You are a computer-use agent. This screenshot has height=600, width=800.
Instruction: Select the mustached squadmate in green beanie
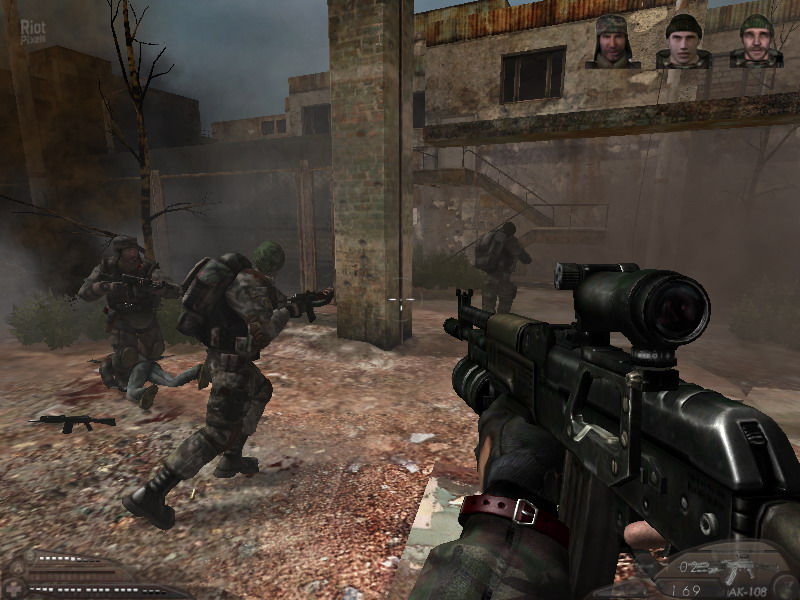click(756, 42)
